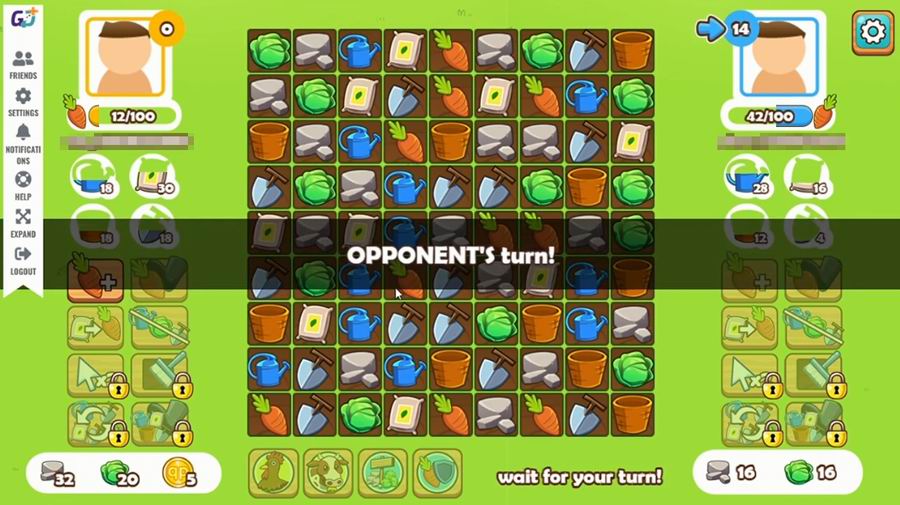900x505 pixels.
Task: Open Settings in the side menu
Action: point(23,102)
